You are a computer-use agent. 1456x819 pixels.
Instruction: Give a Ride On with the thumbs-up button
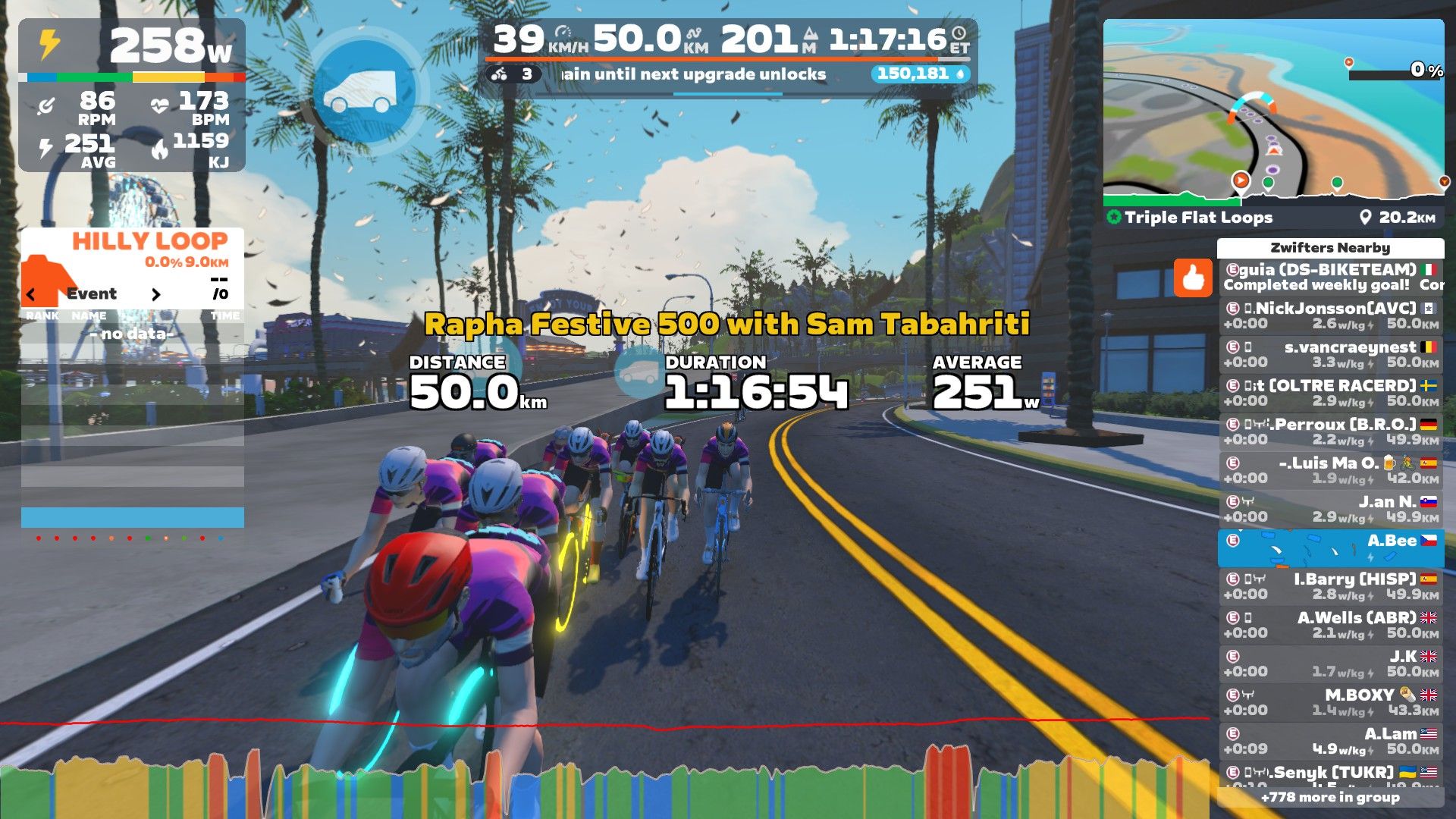tap(1193, 278)
